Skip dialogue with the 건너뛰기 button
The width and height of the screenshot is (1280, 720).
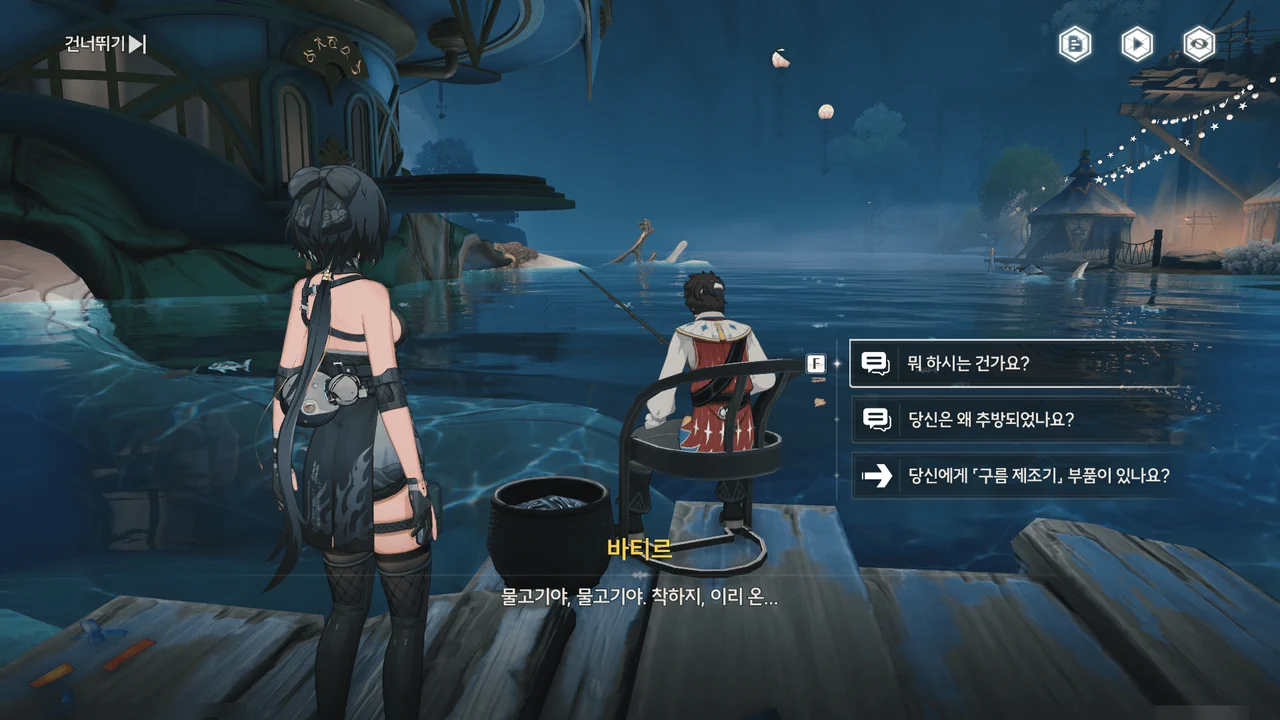105,44
